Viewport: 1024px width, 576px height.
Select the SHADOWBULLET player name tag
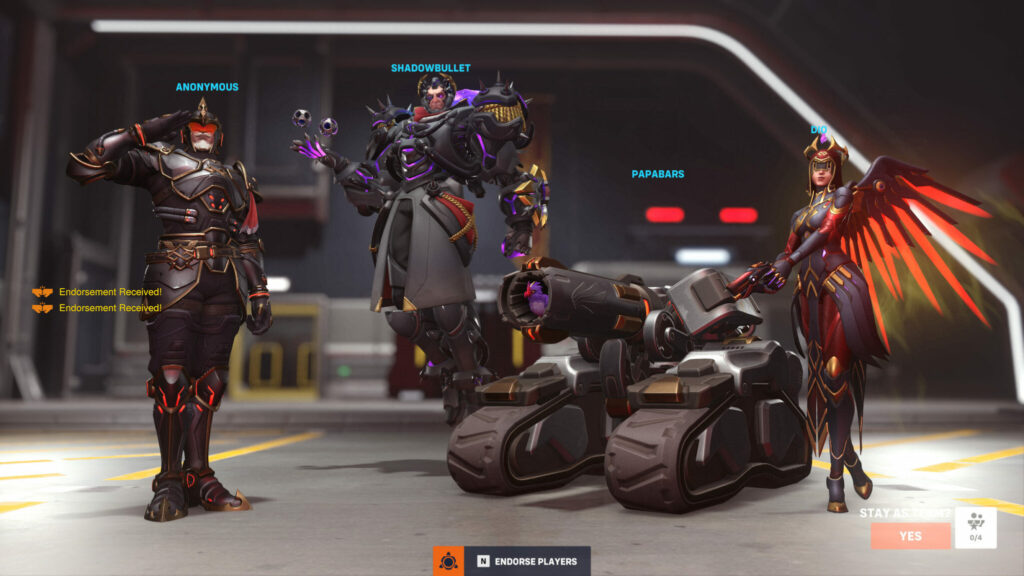coord(430,68)
